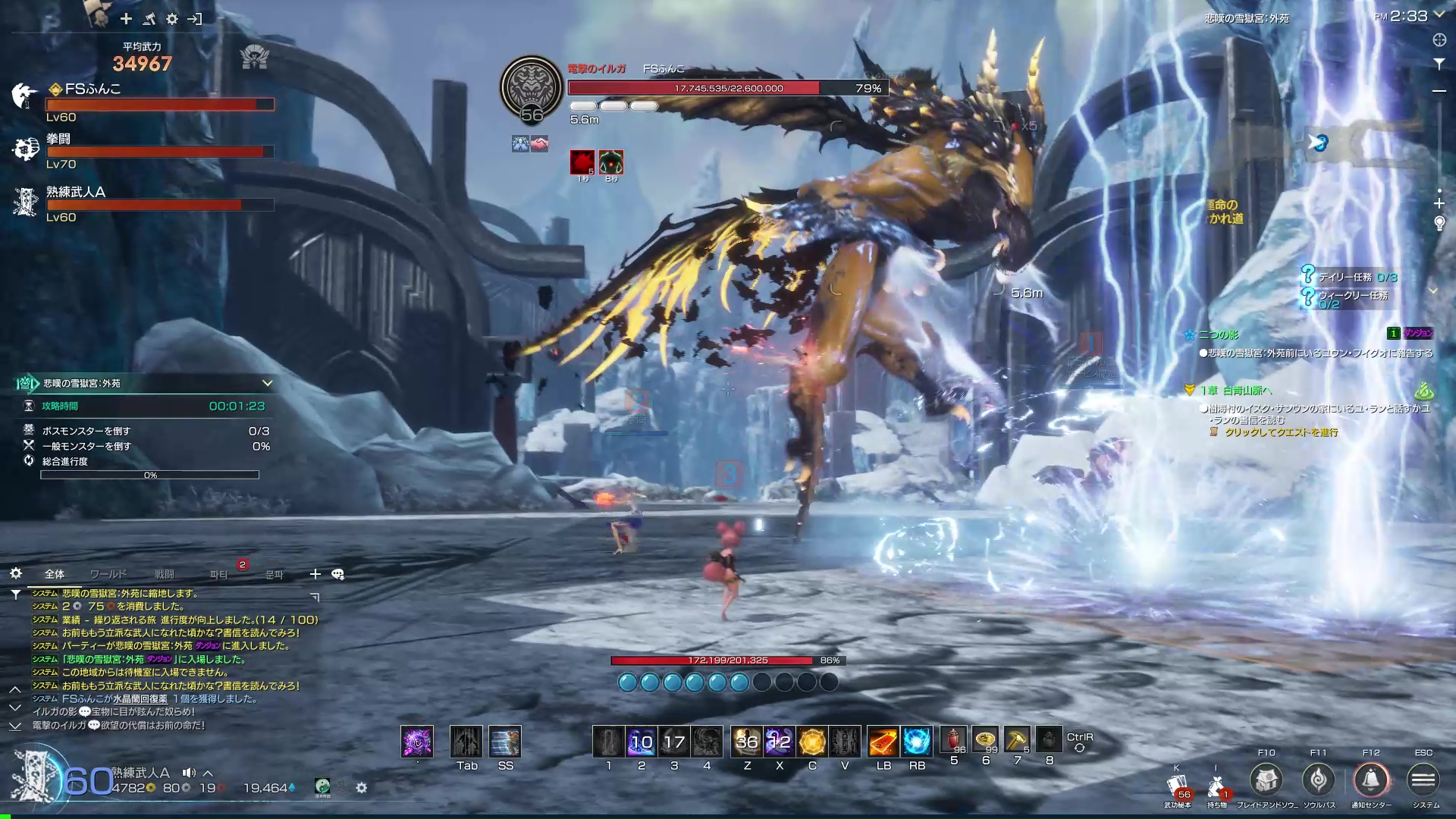Click the クリックしてクエストを進行 quest link

click(x=1281, y=432)
